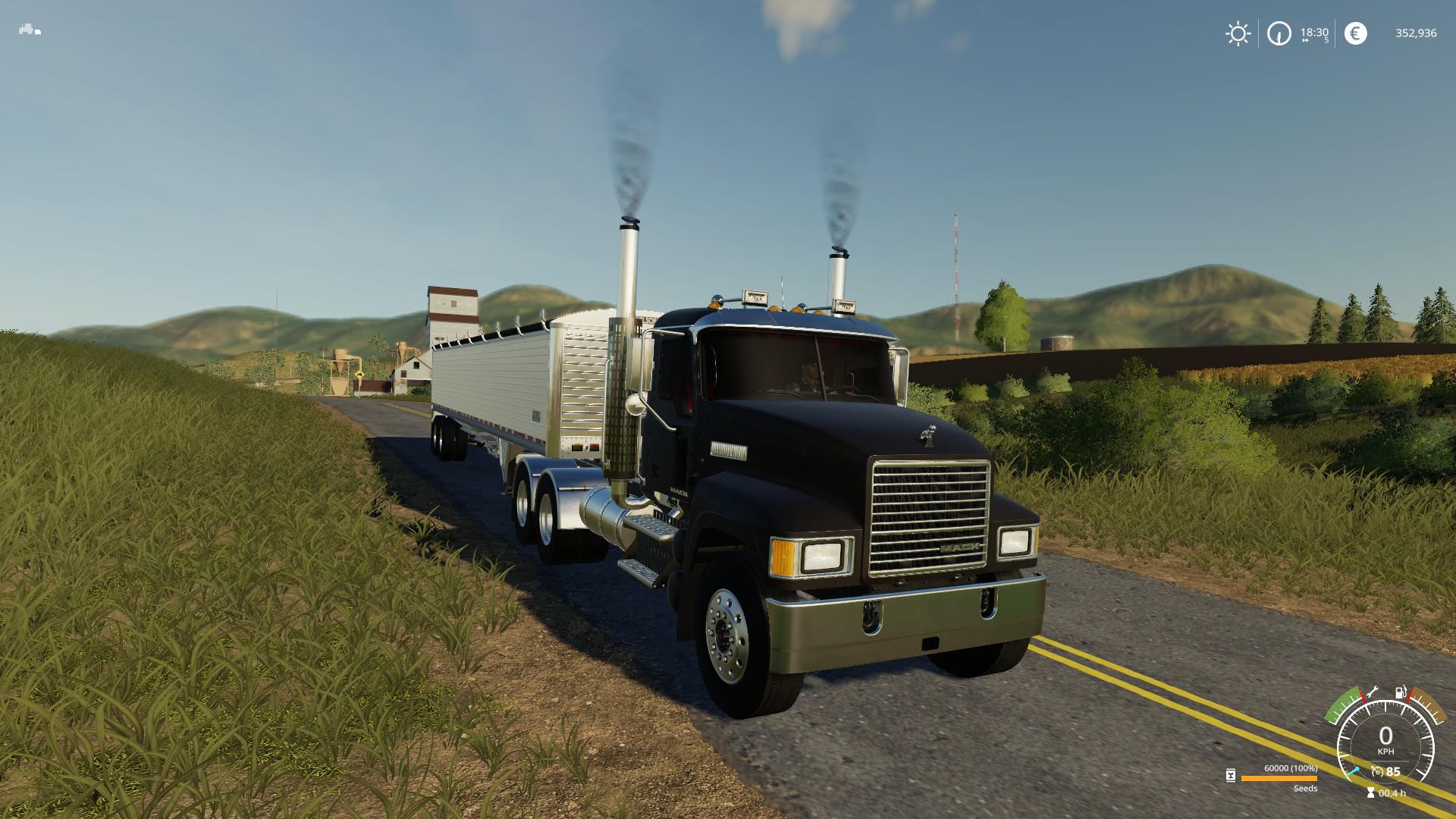1456x819 pixels.
Task: Click the sun weather icon
Action: pos(1238,33)
